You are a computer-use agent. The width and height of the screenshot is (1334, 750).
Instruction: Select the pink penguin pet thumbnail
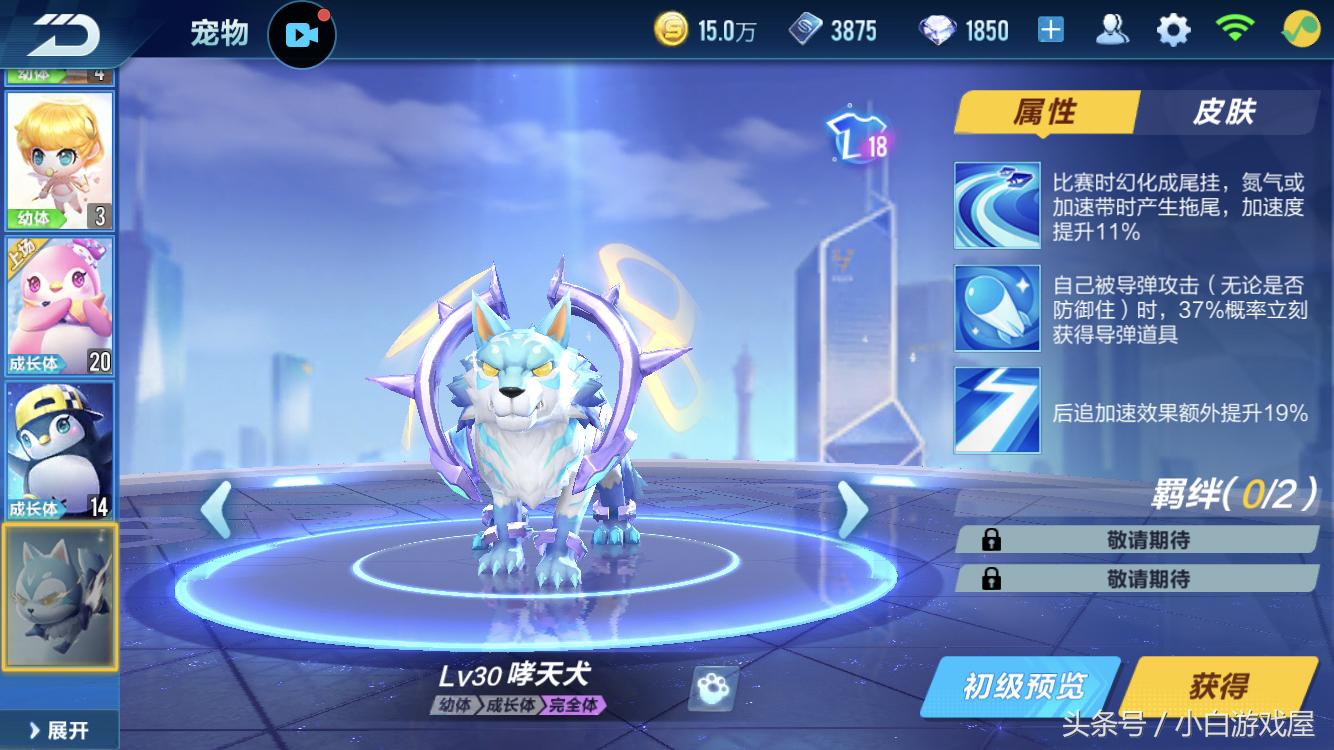60,305
